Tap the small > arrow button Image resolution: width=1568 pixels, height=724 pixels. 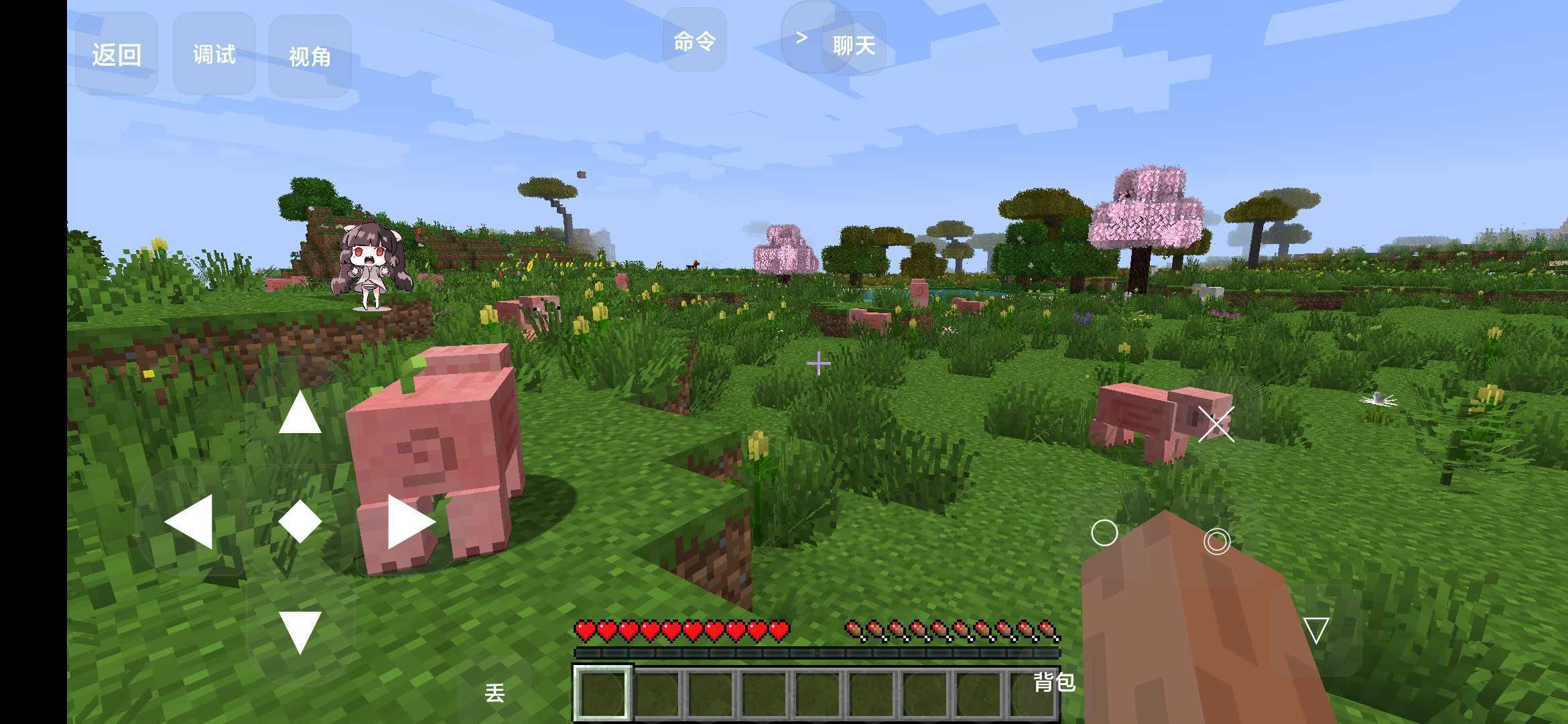[801, 38]
